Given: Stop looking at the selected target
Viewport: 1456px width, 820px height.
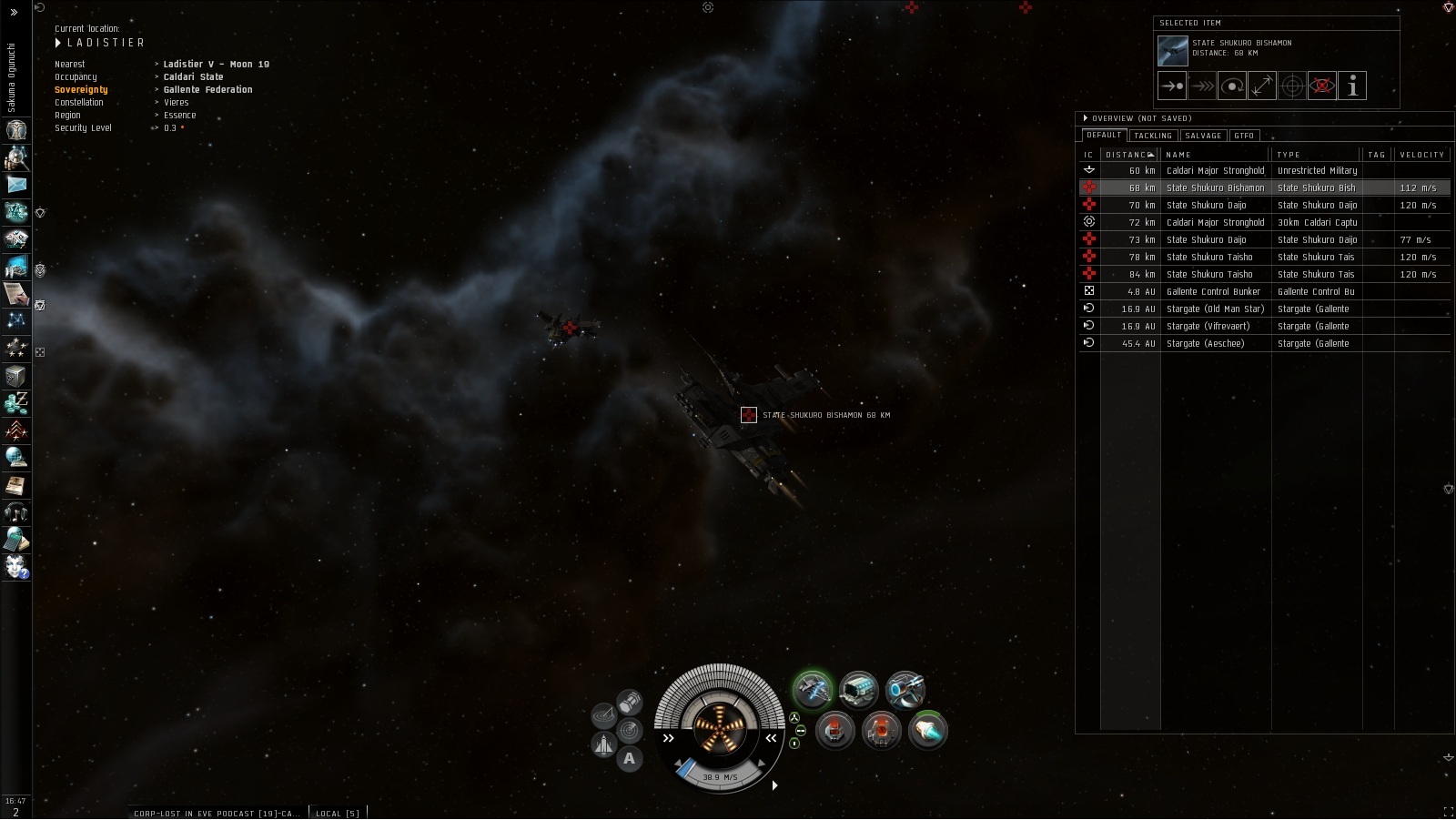Looking at the screenshot, I should 1322,86.
